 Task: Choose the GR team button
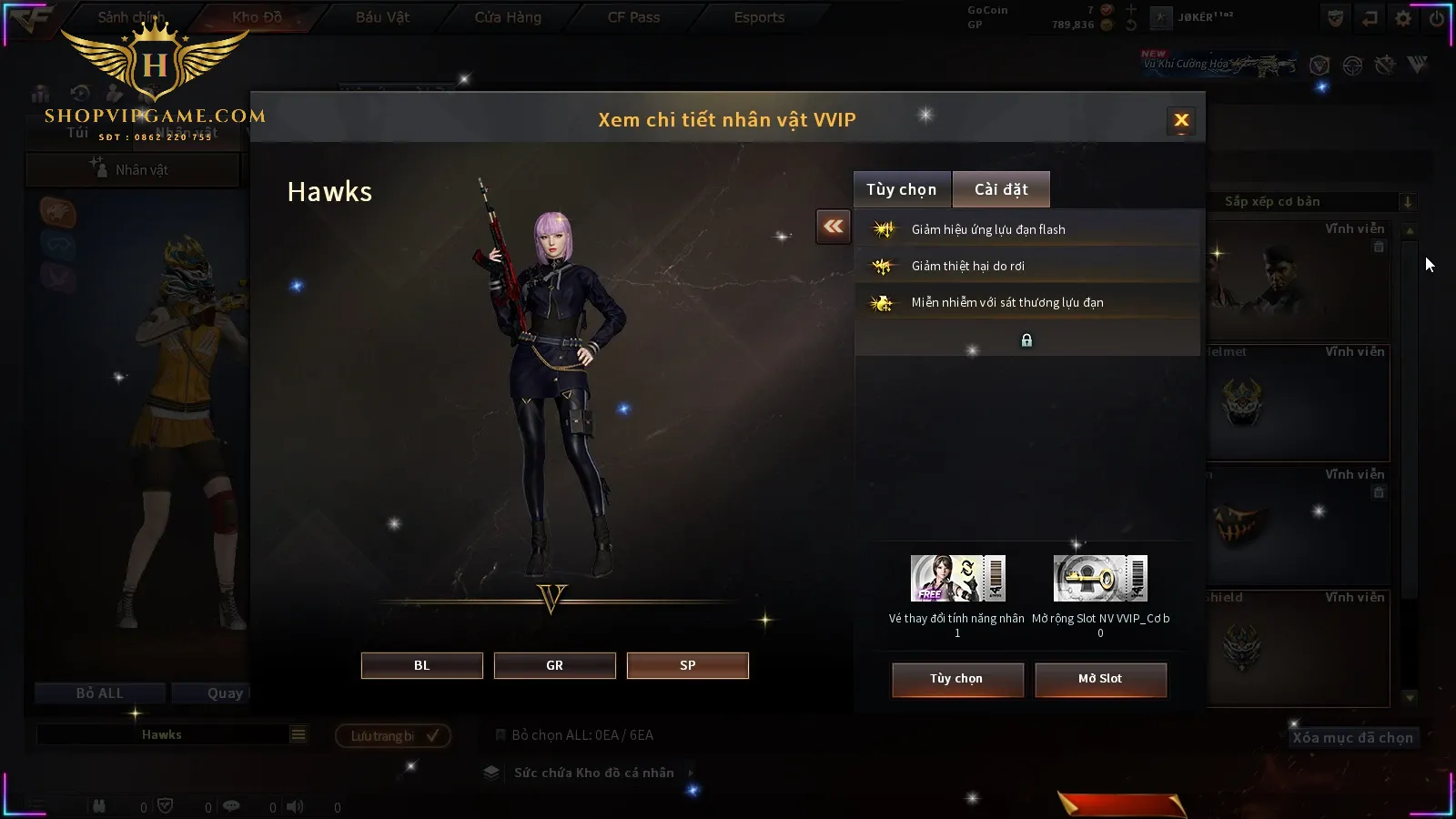(555, 665)
